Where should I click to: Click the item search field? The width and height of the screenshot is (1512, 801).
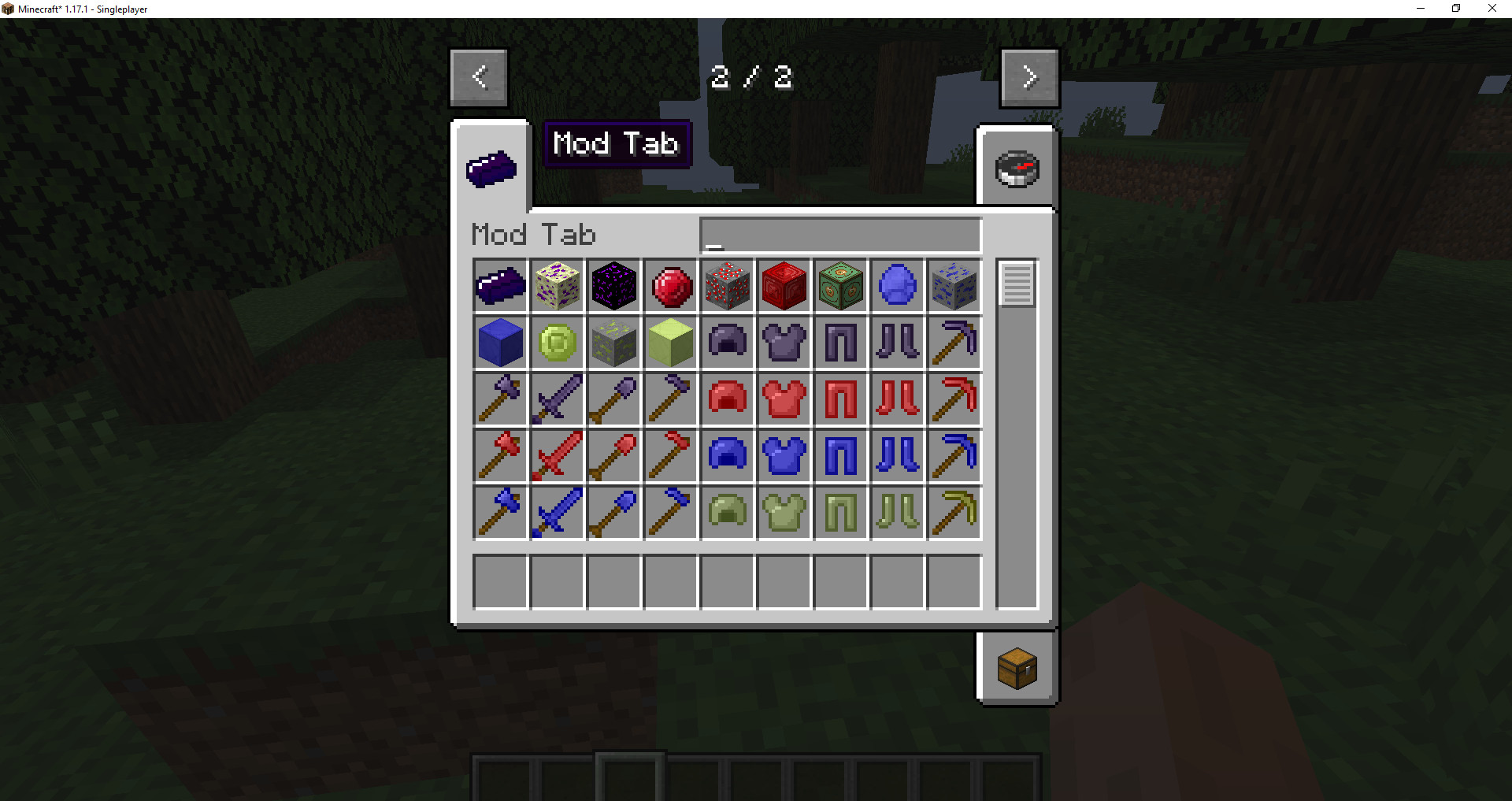[839, 234]
